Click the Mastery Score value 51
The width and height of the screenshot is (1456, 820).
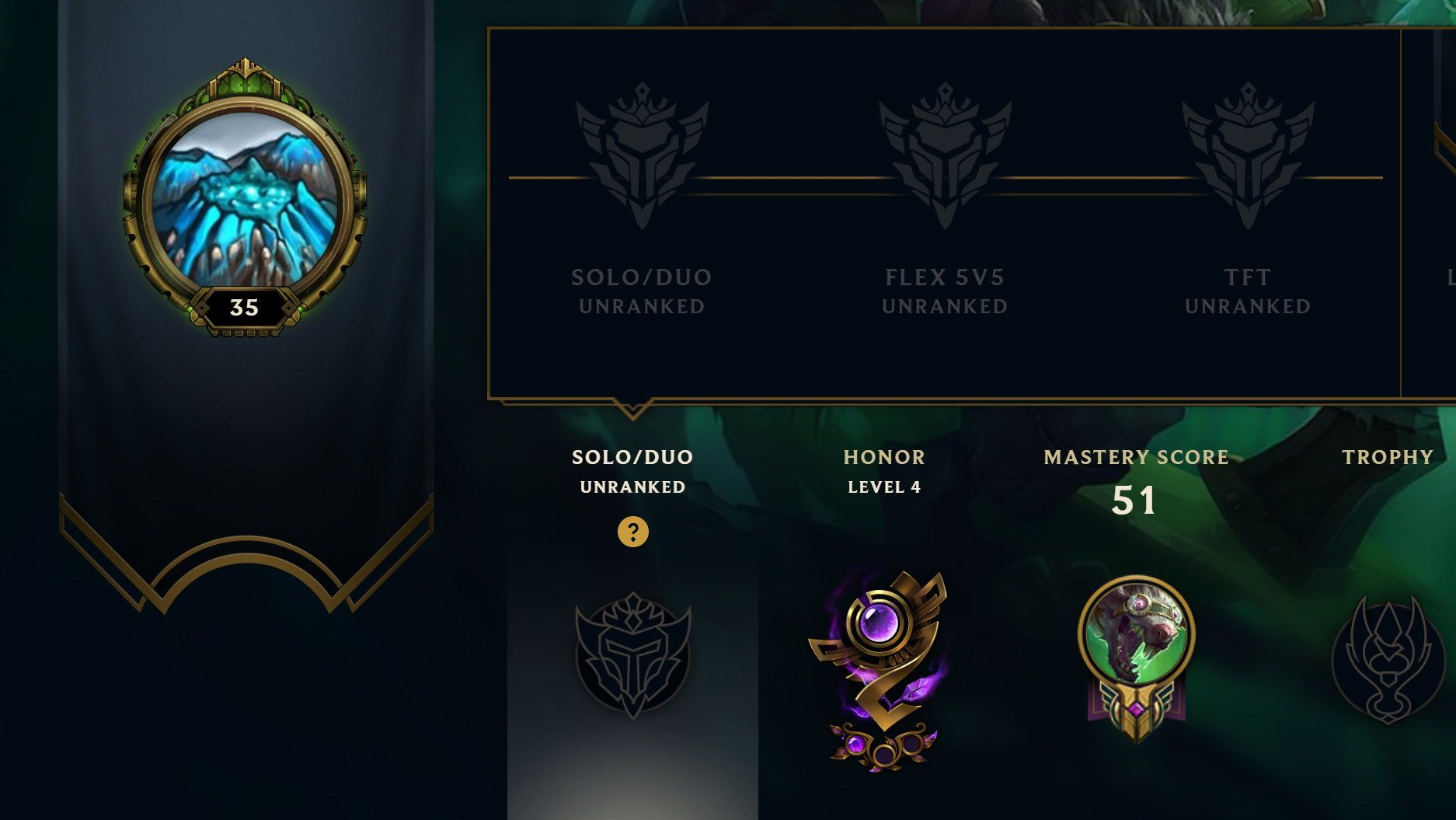[1135, 501]
